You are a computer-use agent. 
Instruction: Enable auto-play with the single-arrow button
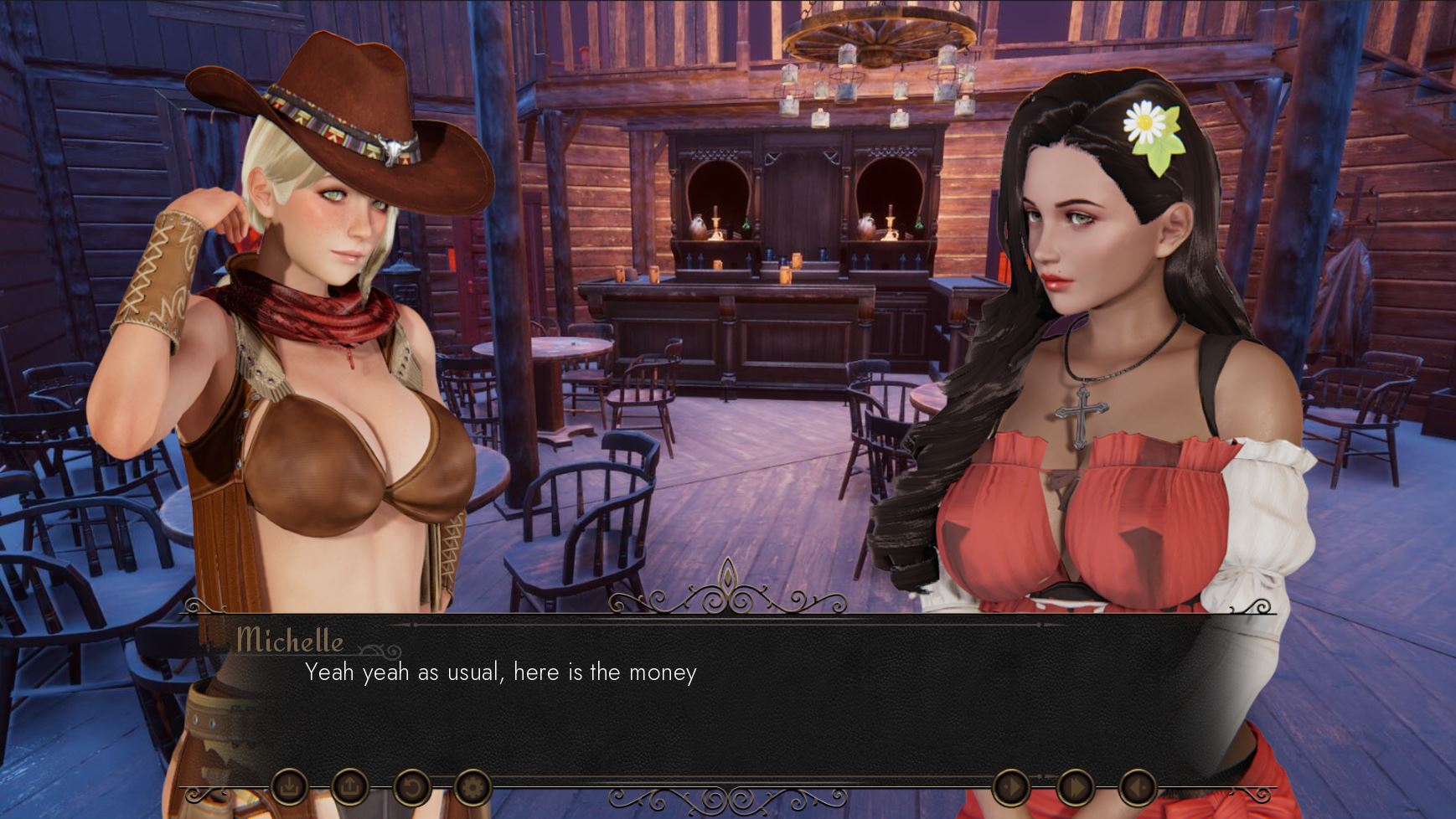1011,788
